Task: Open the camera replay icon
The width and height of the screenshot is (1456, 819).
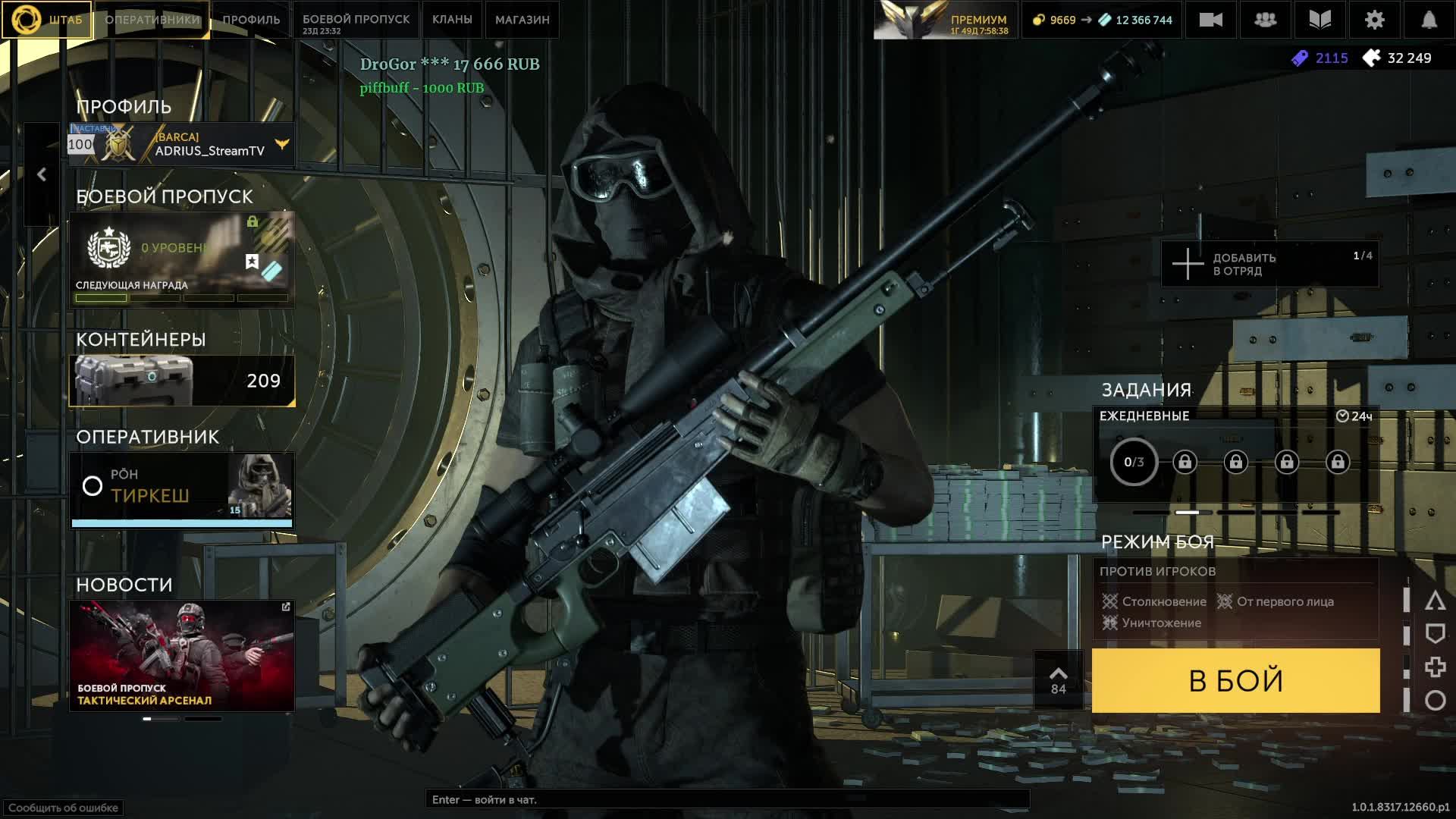Action: [x=1210, y=20]
